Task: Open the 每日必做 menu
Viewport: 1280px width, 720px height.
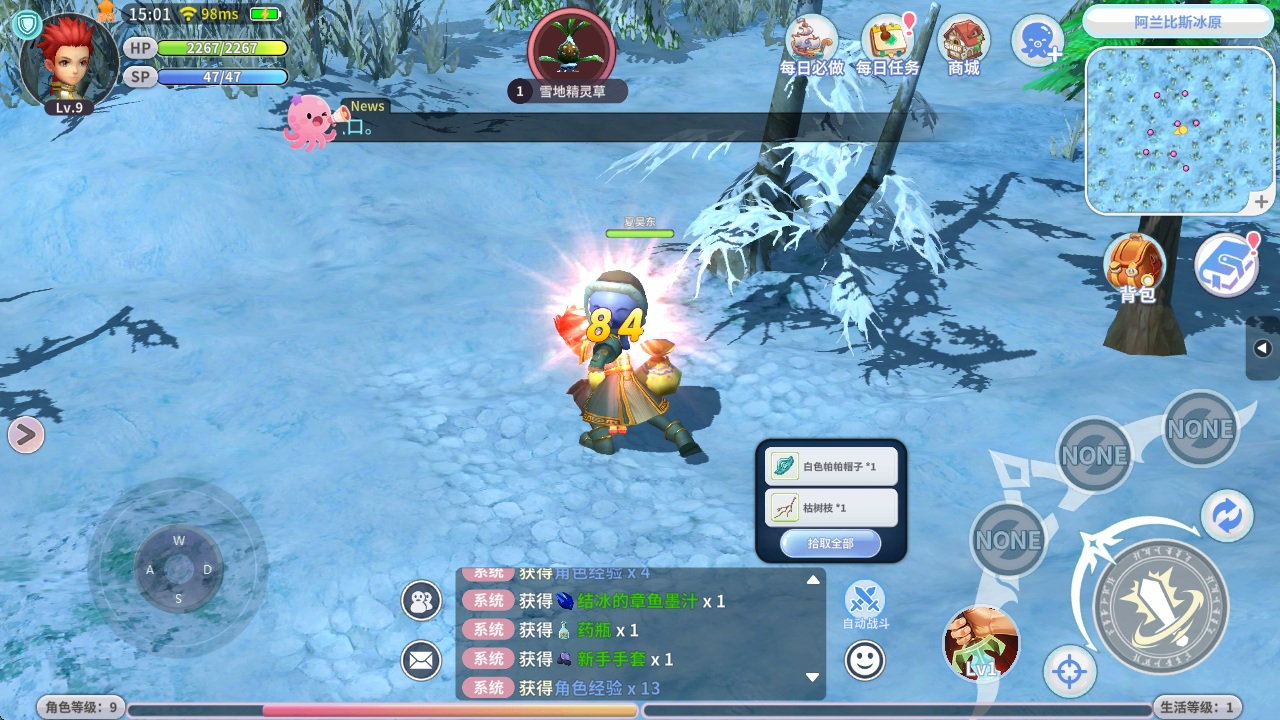Action: 811,45
